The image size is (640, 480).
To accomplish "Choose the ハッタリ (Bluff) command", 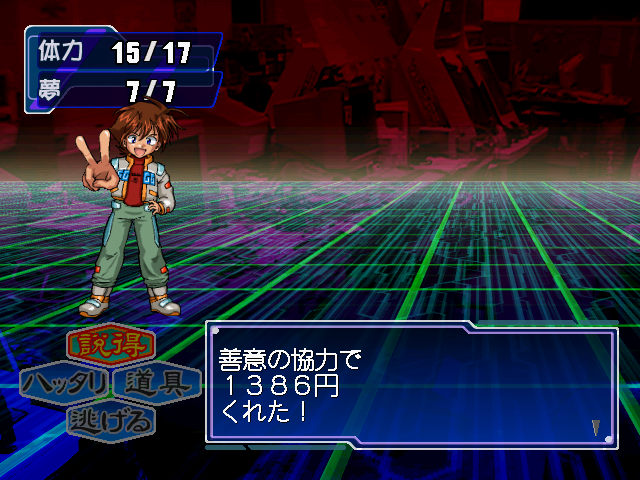I will pyautogui.click(x=65, y=383).
